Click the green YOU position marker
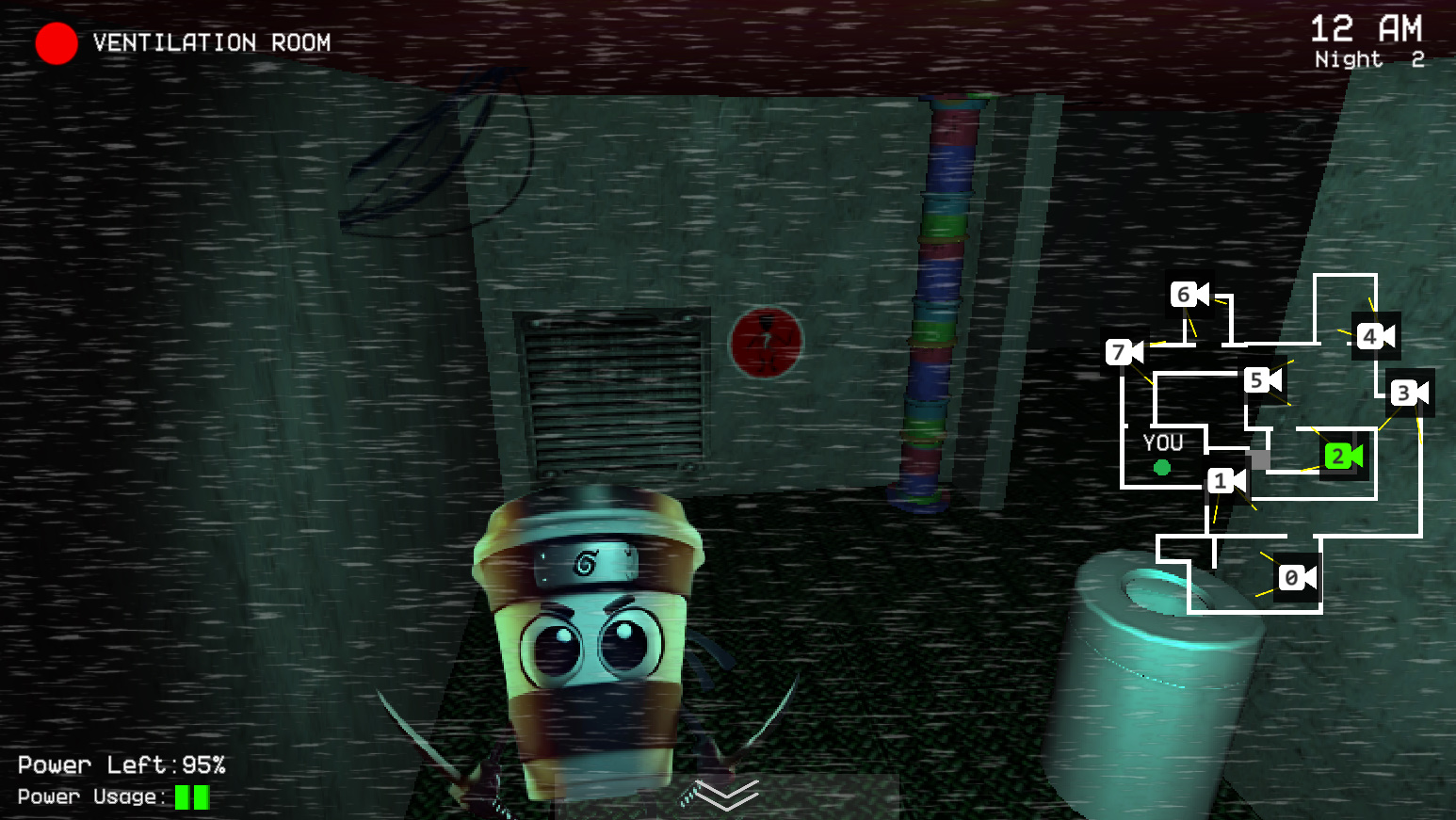The height and width of the screenshot is (820, 1456). [1162, 466]
